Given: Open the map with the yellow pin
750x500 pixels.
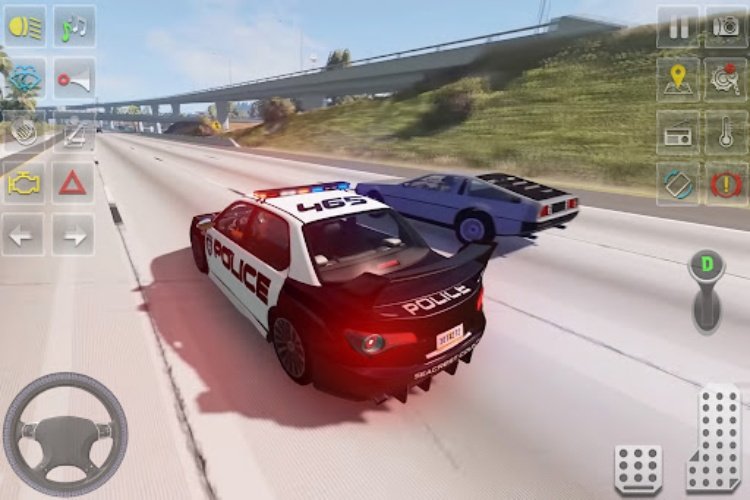Looking at the screenshot, I should coord(678,79).
